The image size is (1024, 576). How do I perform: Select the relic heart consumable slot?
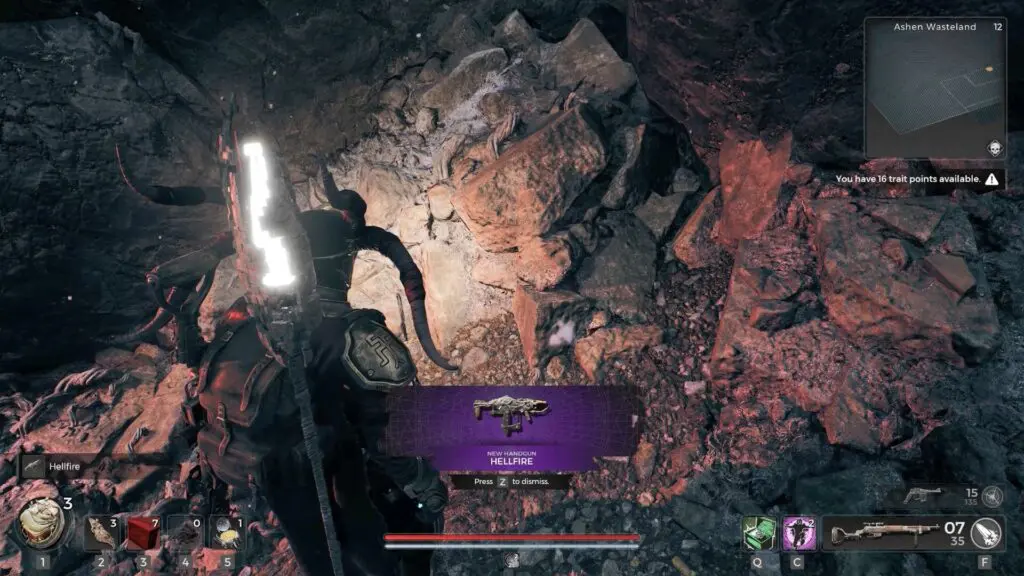click(x=43, y=523)
